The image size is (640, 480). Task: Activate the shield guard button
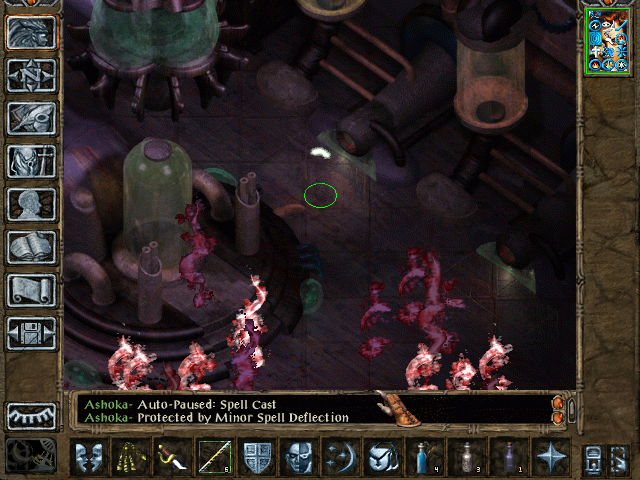[x=258, y=457]
